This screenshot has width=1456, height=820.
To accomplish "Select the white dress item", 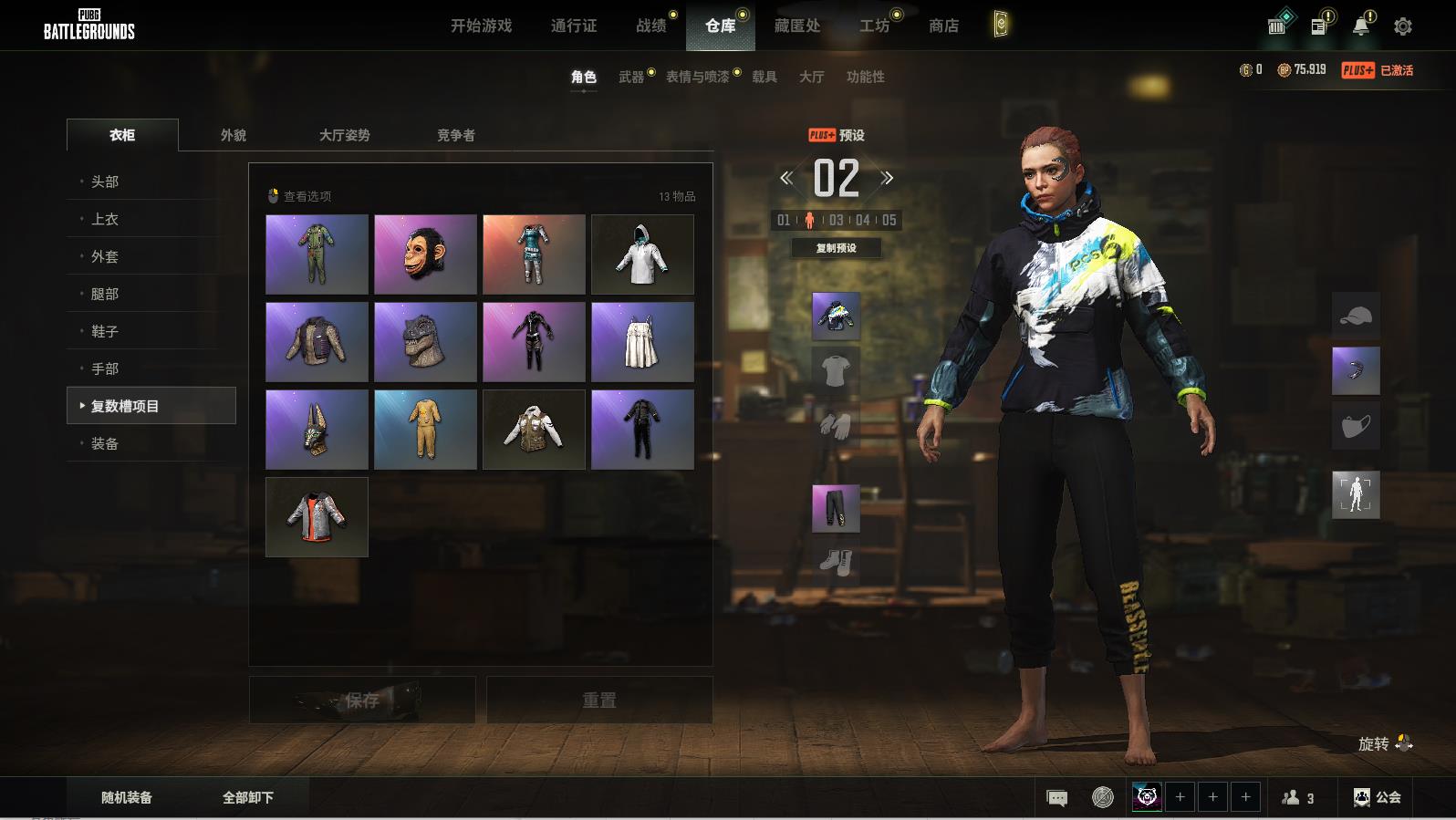I will (642, 342).
